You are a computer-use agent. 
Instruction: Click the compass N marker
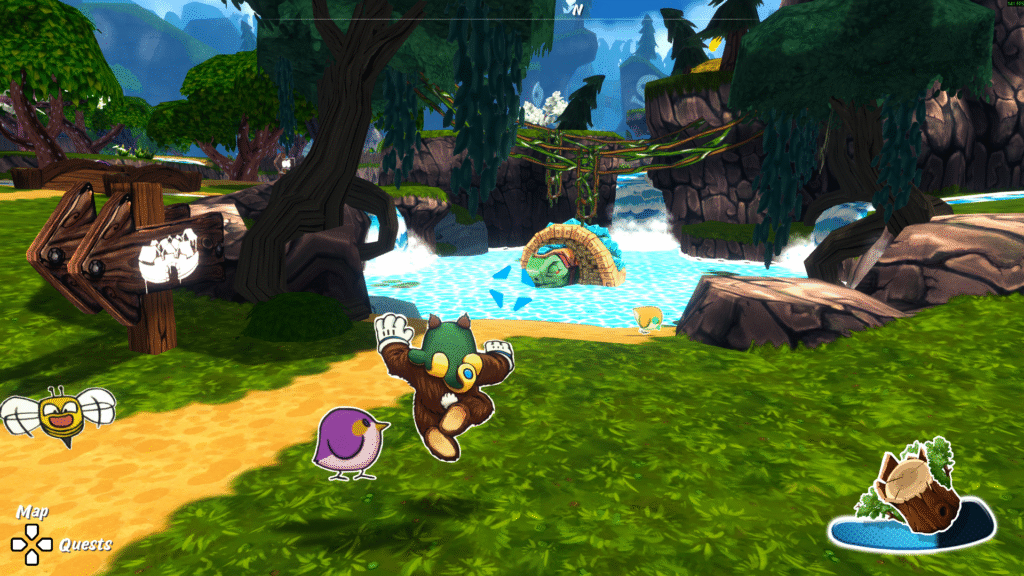(575, 8)
